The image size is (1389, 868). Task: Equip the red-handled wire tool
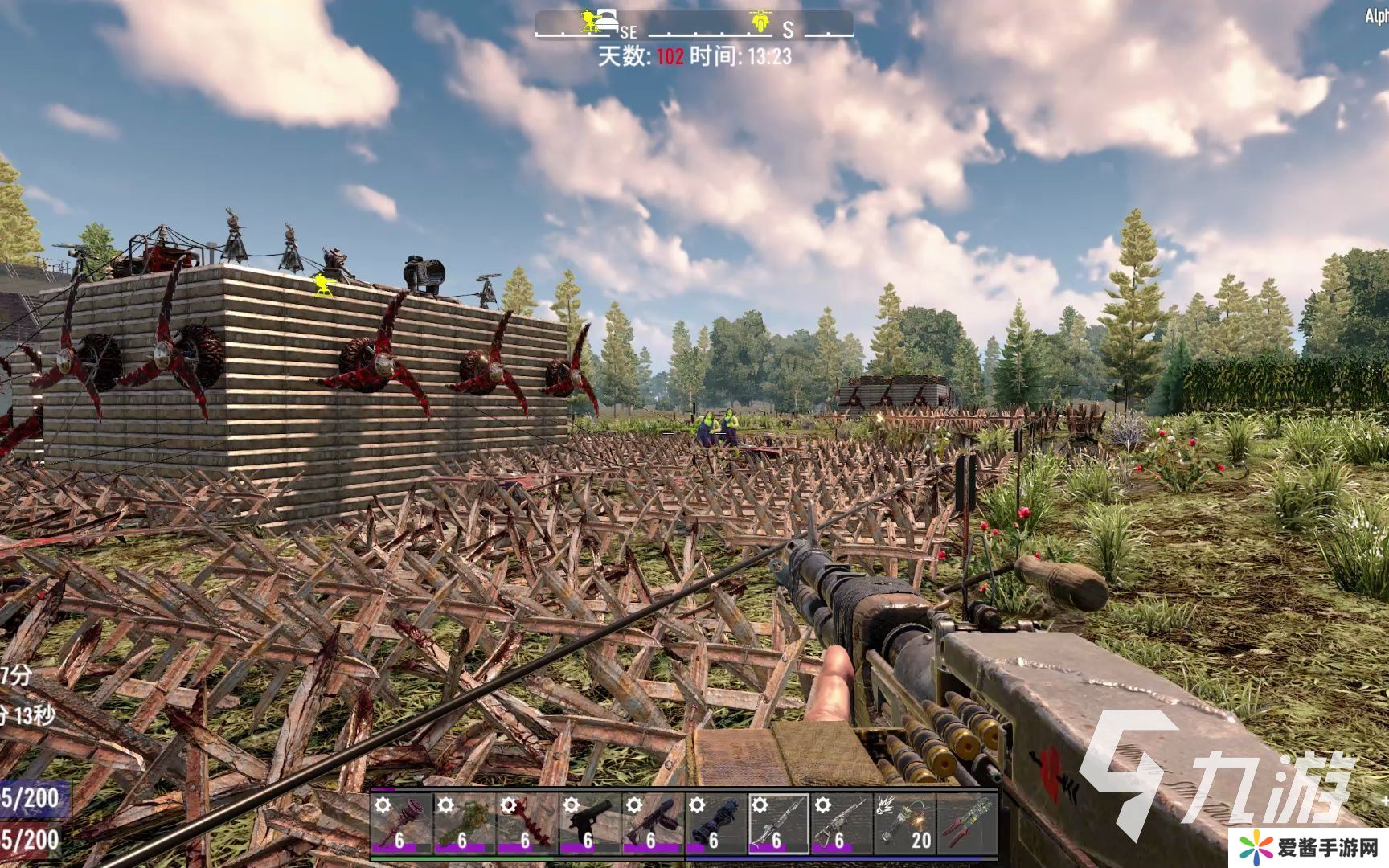(967, 823)
